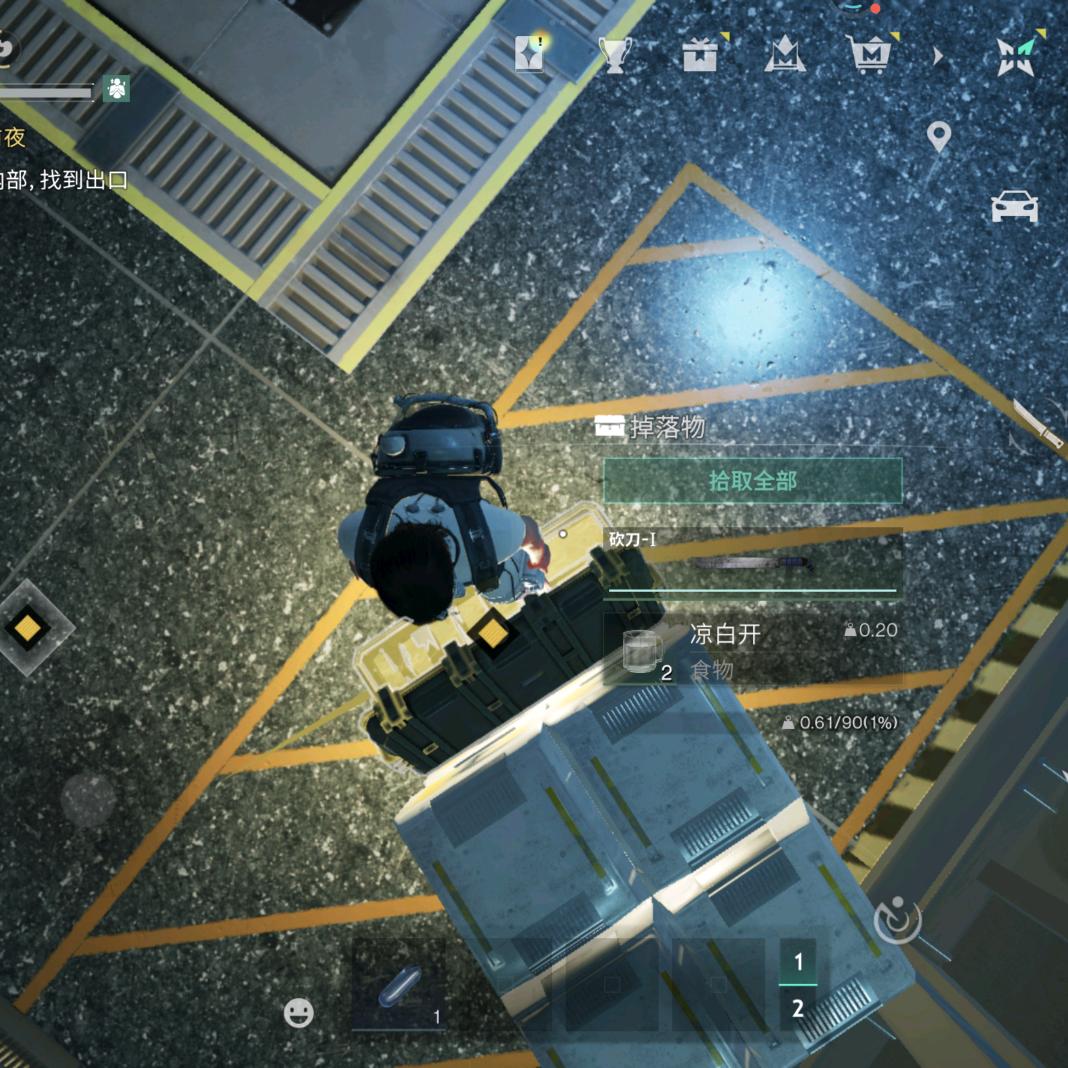Open the four-arrow menu icon
Screen dimensions: 1068x1068
[x=1019, y=56]
